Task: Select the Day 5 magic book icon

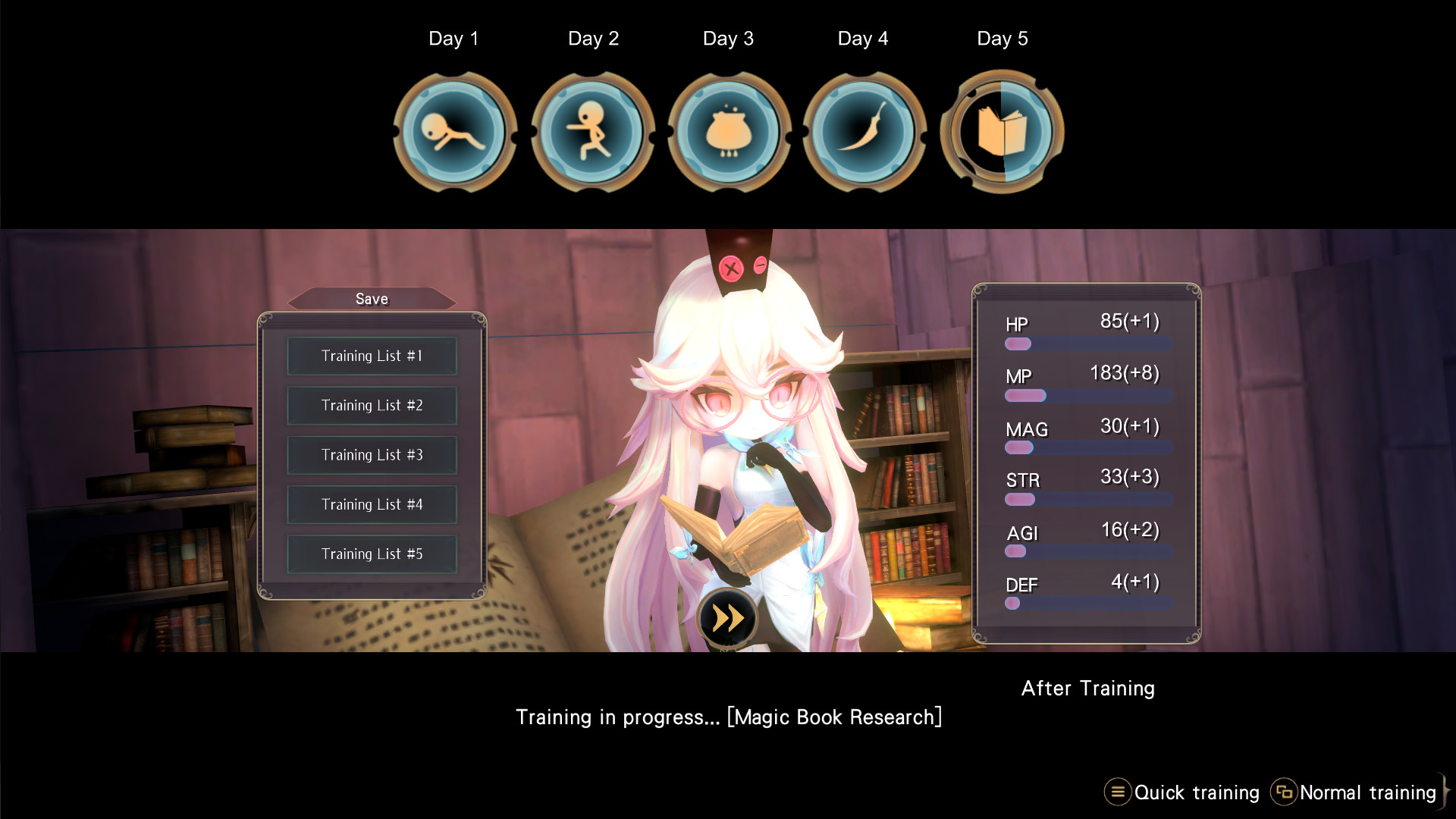Action: coord(1001,132)
